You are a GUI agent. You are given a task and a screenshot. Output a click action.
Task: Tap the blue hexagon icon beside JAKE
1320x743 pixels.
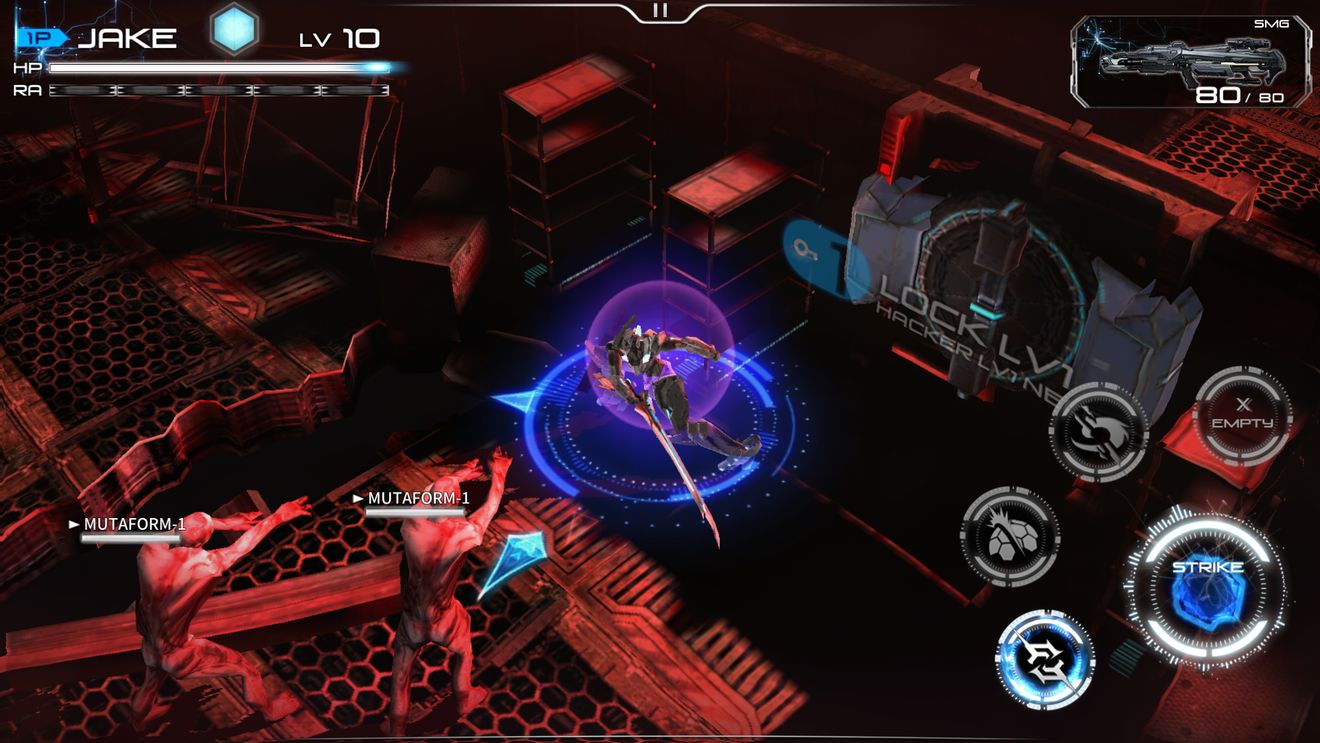(x=235, y=31)
